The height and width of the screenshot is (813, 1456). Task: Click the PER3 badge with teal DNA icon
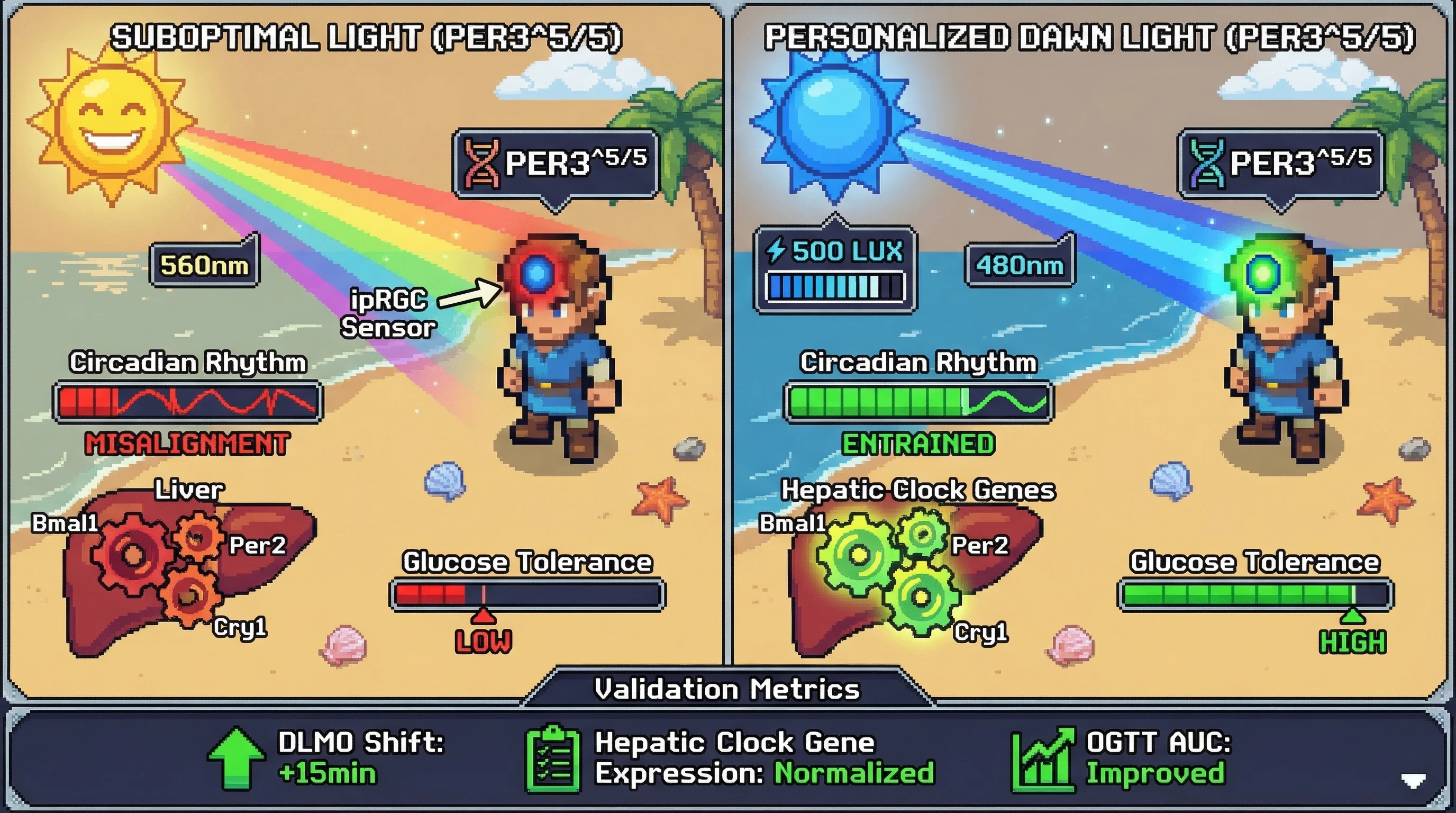pos(1280,164)
